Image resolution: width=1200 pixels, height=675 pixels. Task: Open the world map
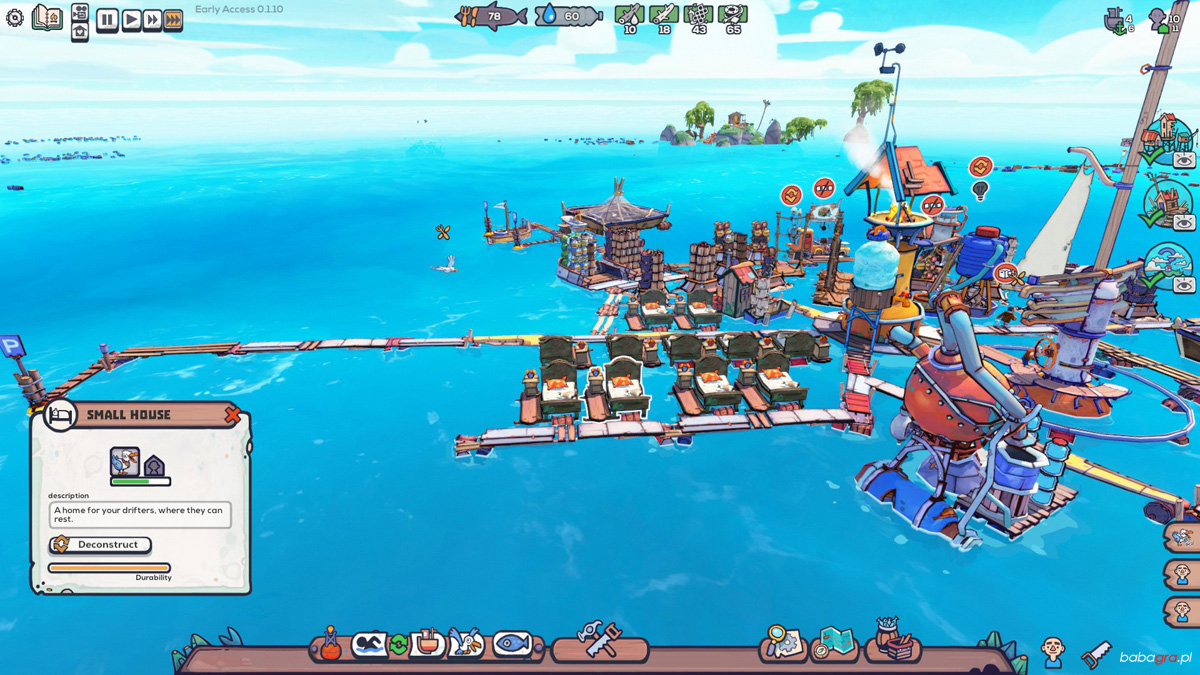[x=834, y=643]
